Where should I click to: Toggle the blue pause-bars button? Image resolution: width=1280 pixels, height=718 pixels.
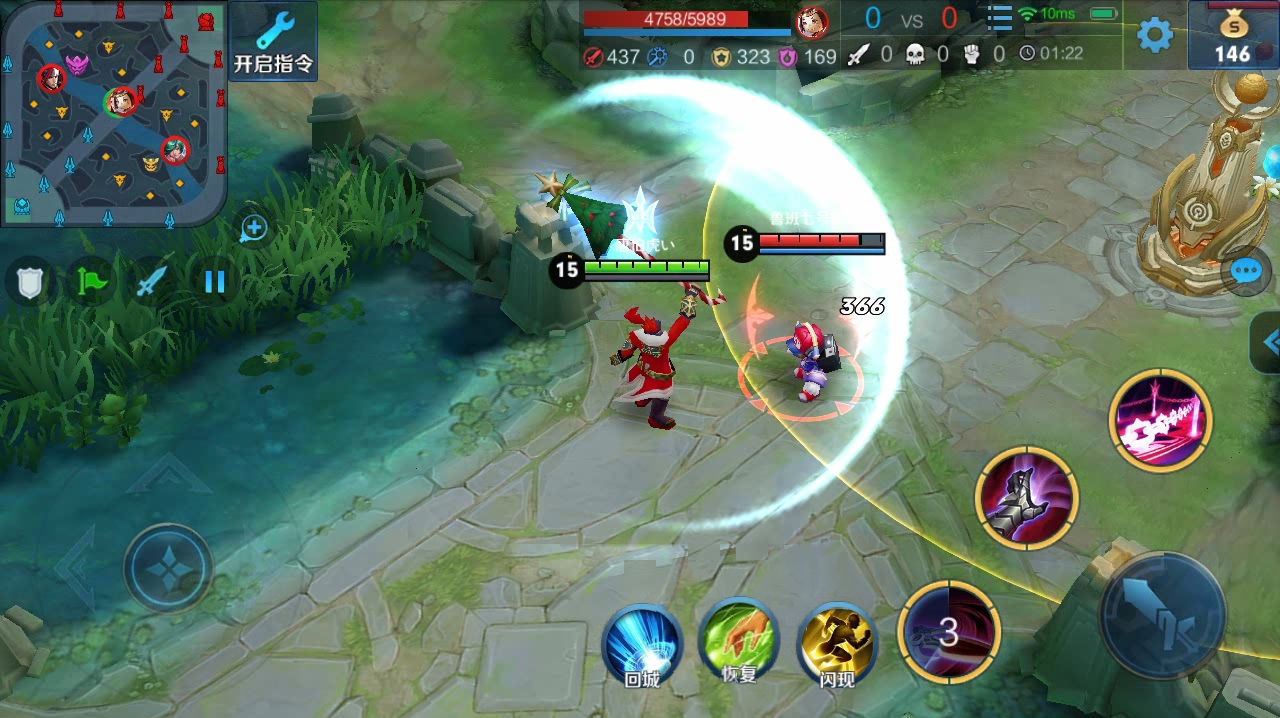[214, 282]
